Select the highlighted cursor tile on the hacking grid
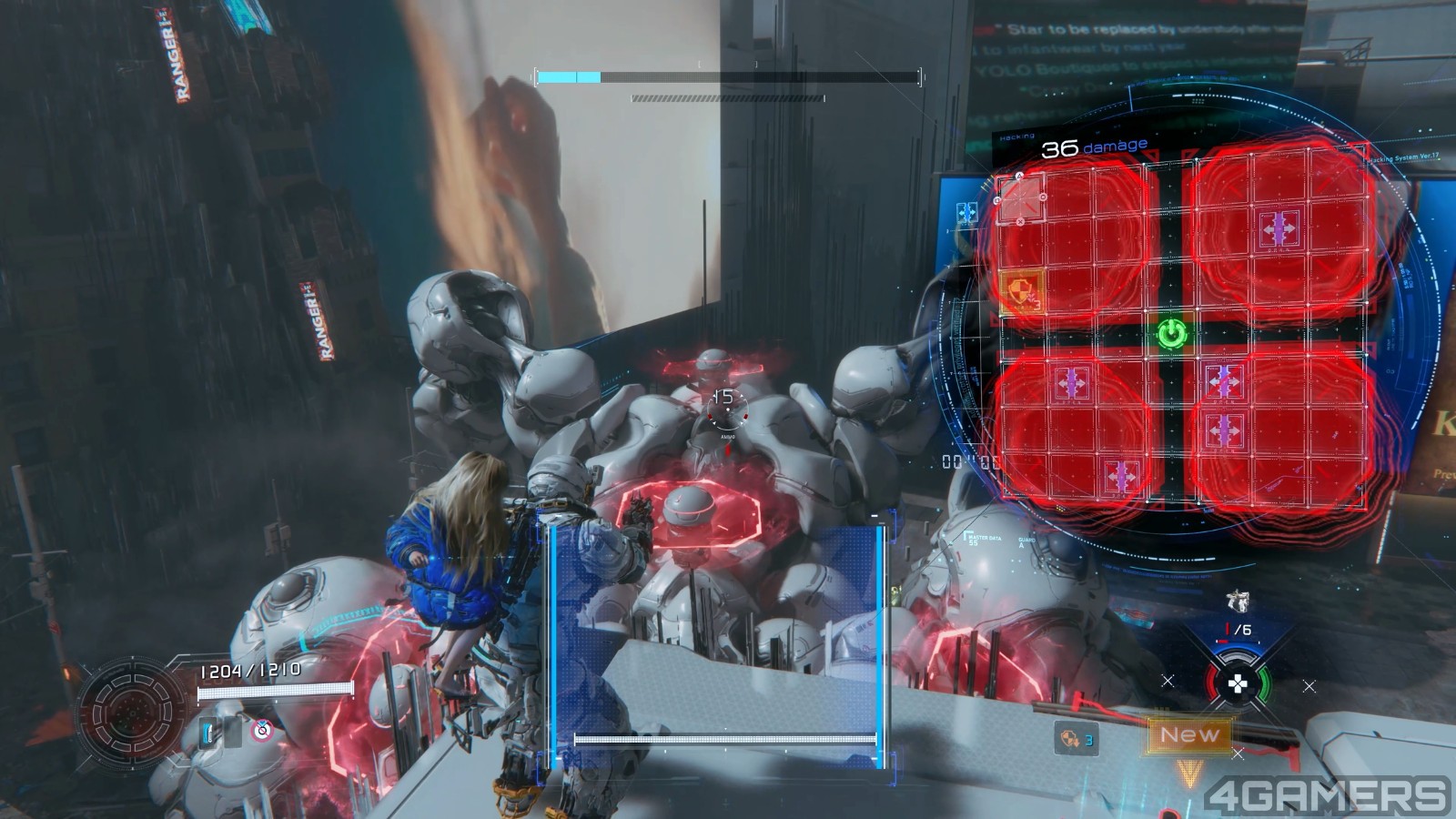1456x819 pixels. [x=1021, y=197]
